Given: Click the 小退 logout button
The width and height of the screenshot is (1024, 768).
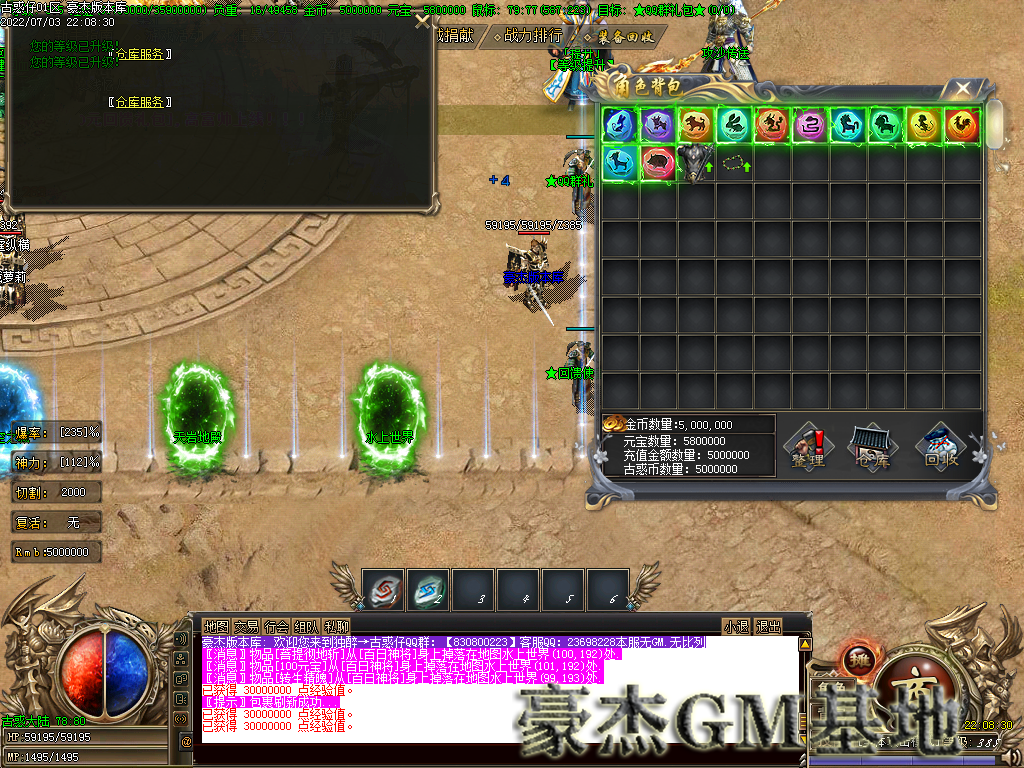Looking at the screenshot, I should click(737, 627).
